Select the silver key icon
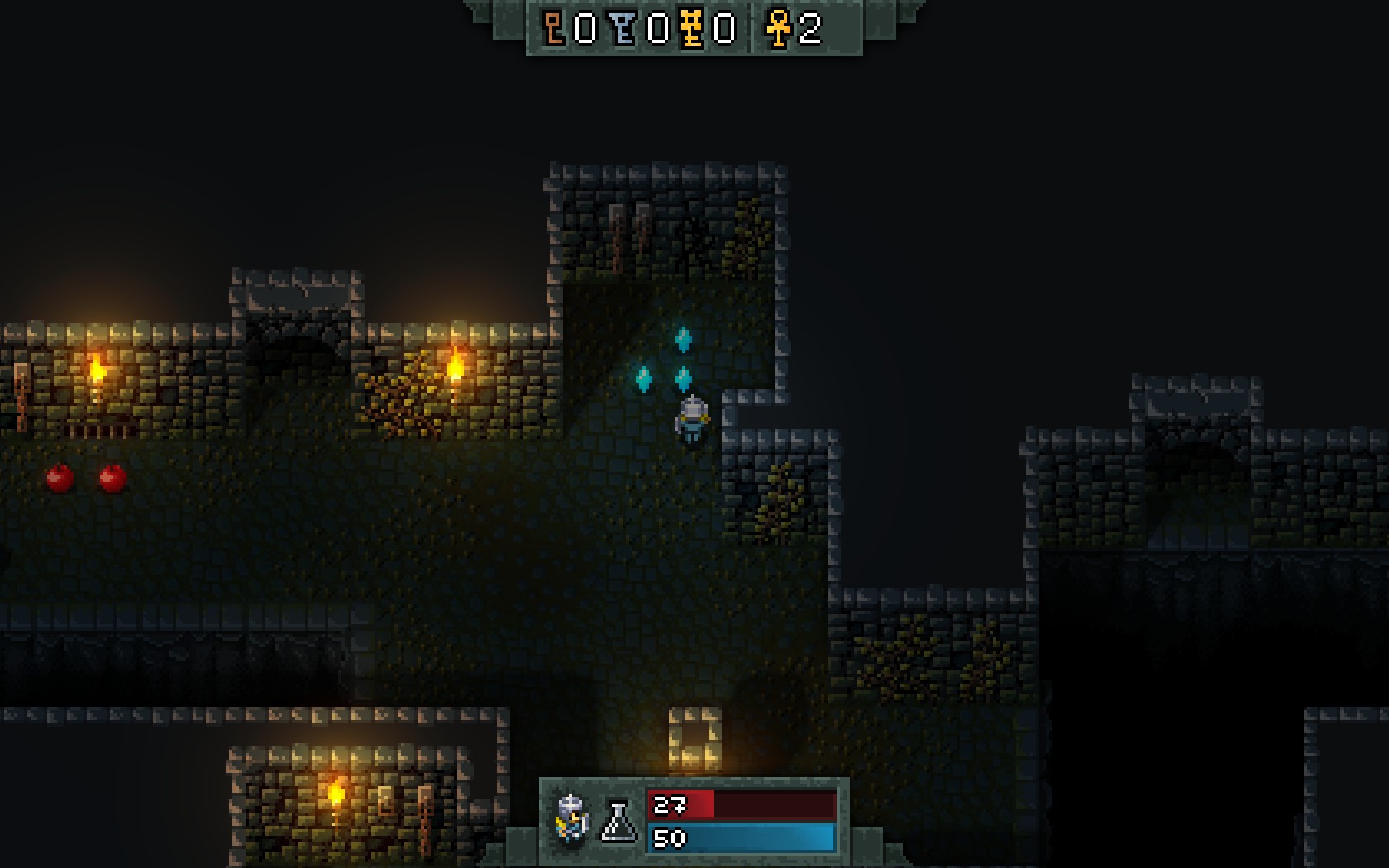Viewport: 1389px width, 868px height. (x=624, y=28)
